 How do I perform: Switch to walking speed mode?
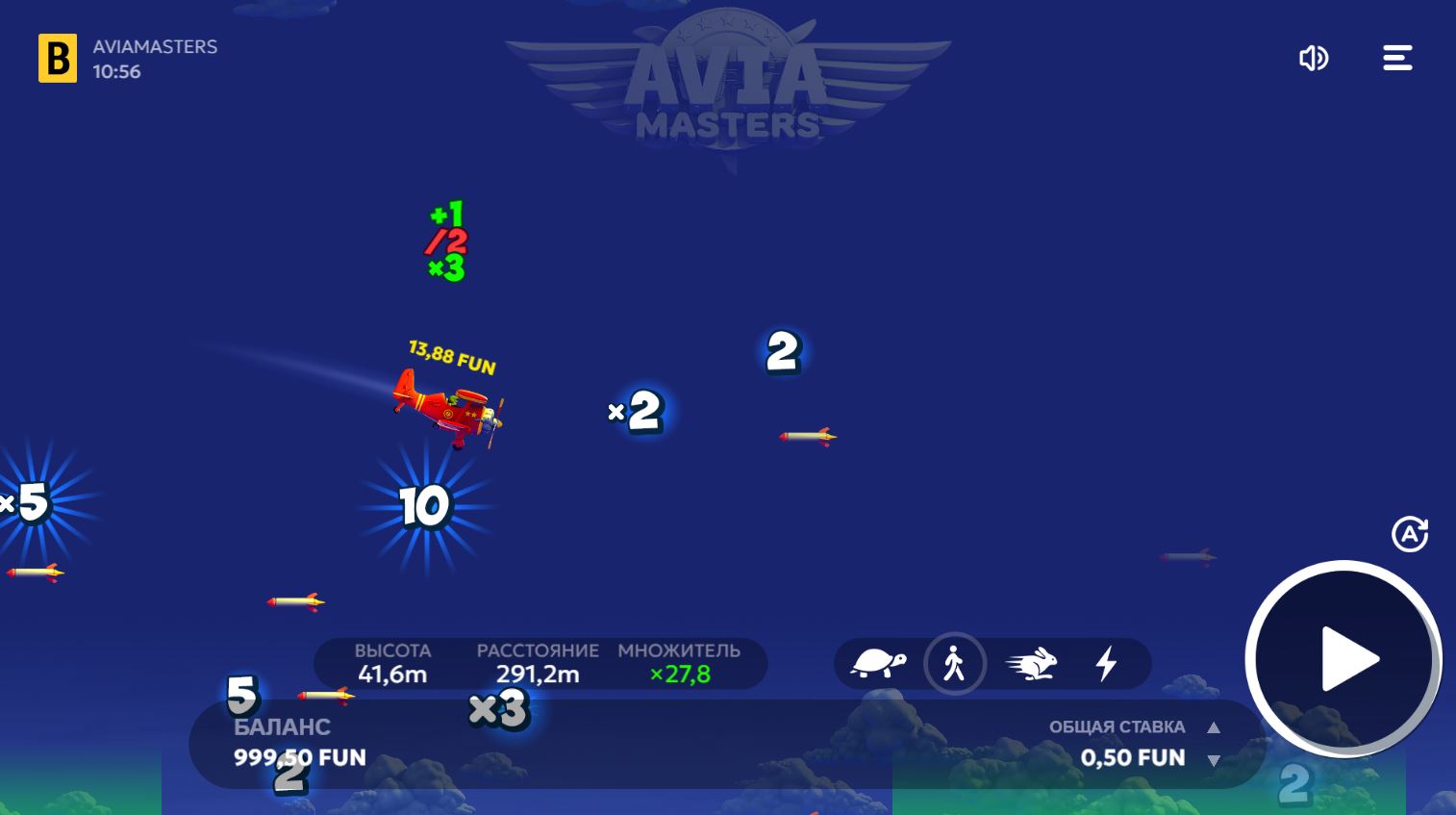click(x=955, y=664)
